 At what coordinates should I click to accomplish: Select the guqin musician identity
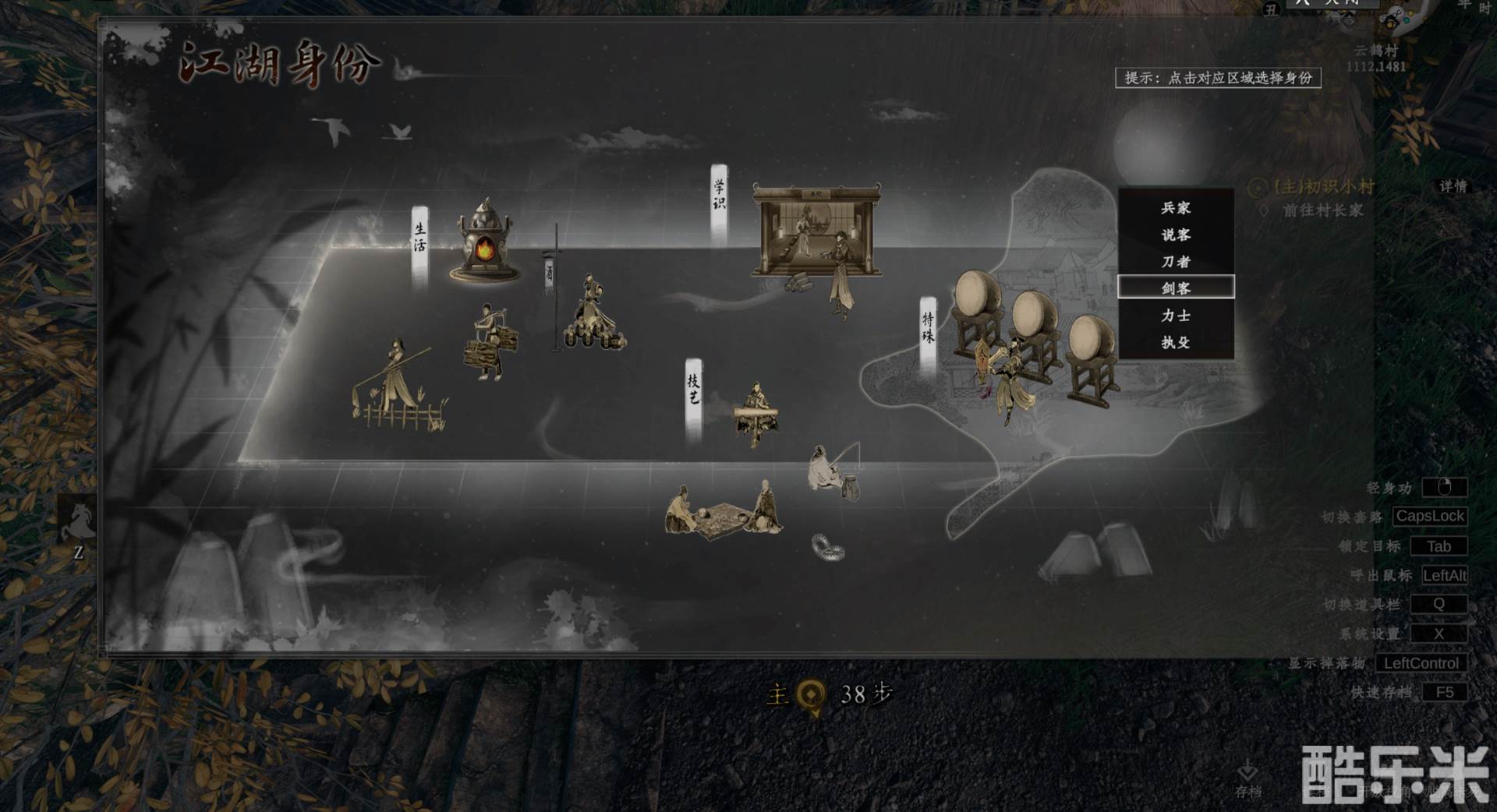tap(755, 413)
